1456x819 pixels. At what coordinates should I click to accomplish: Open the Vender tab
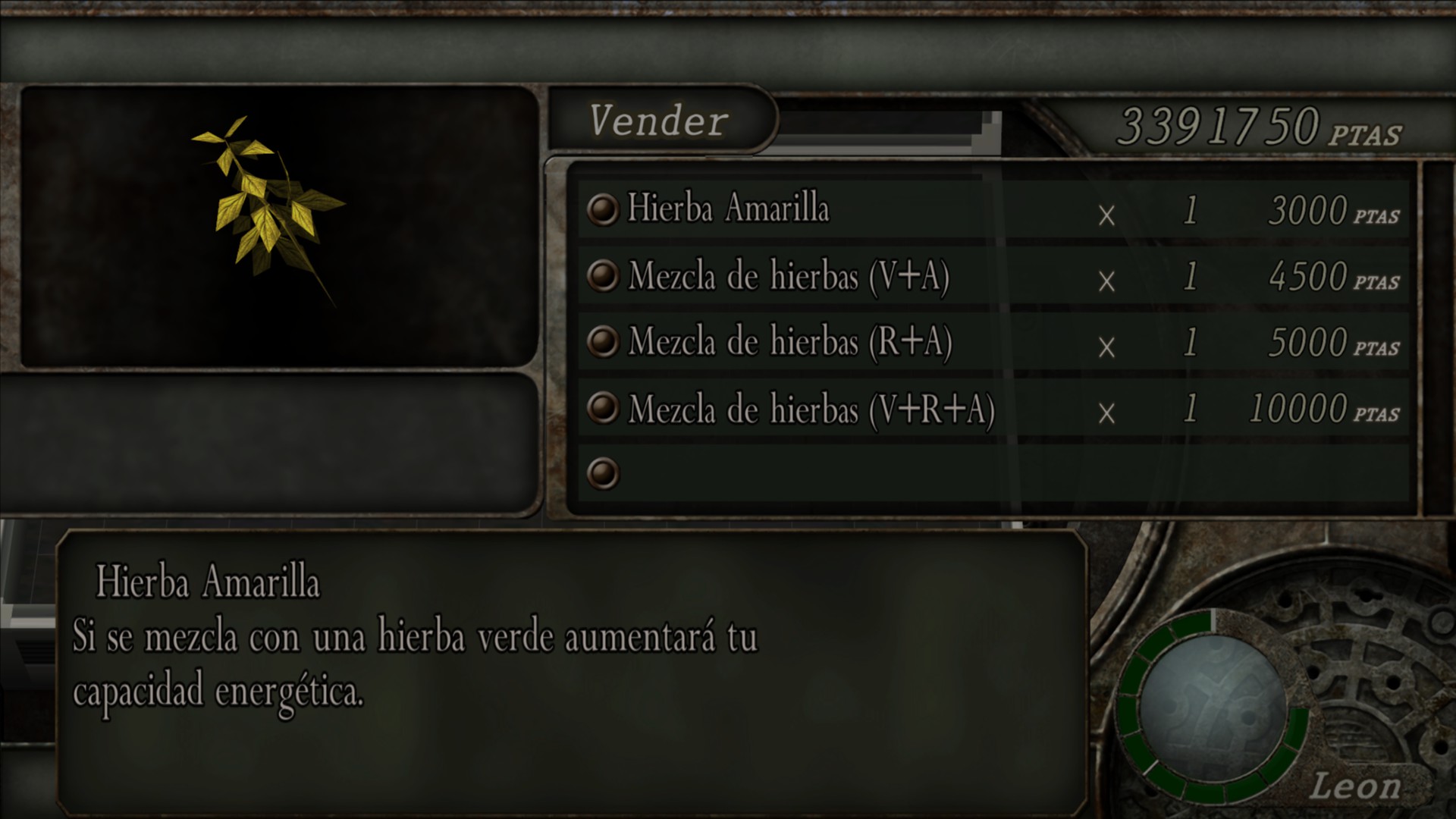pos(658,121)
